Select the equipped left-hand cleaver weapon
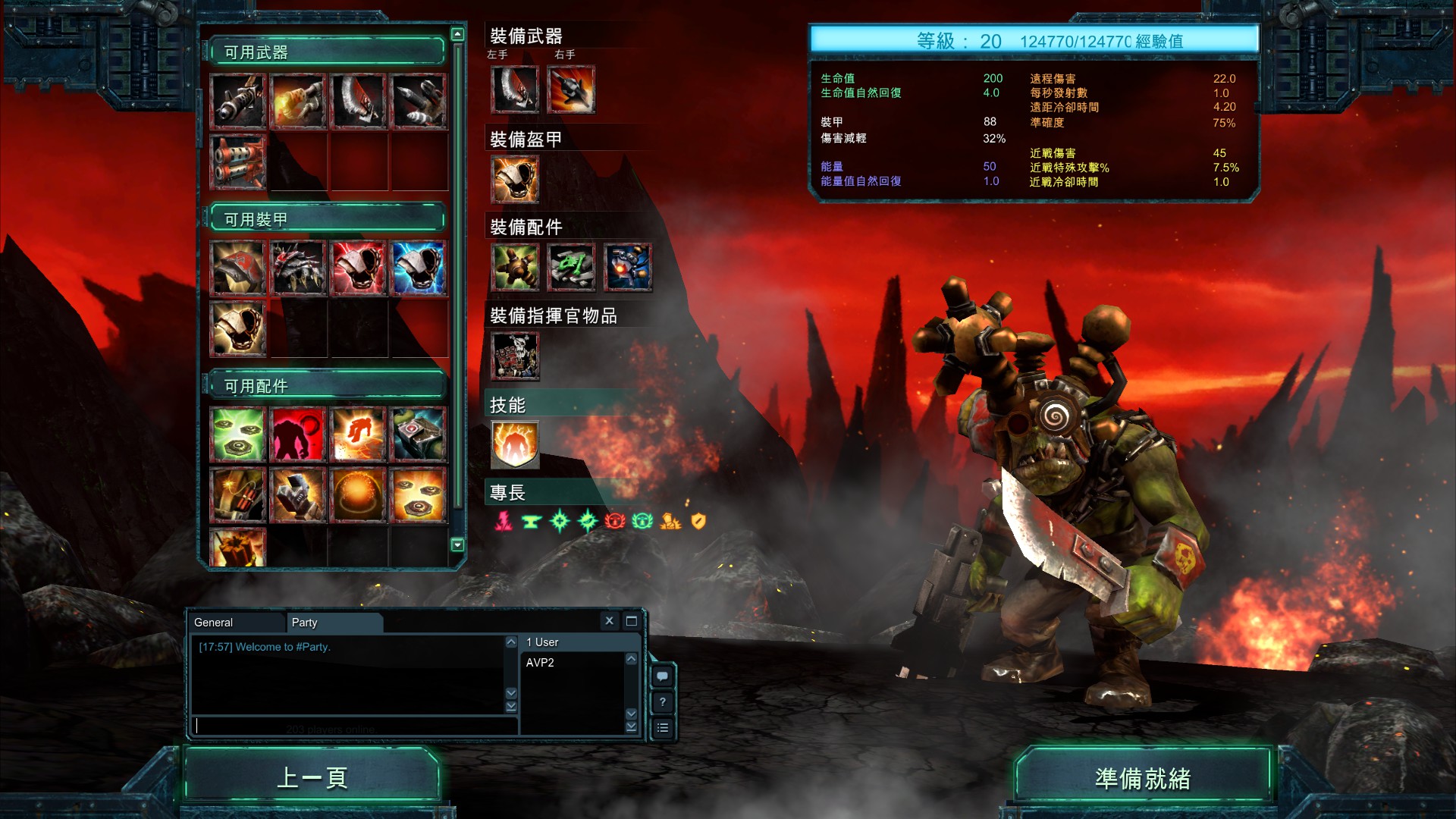The height and width of the screenshot is (819, 1456). click(x=515, y=89)
